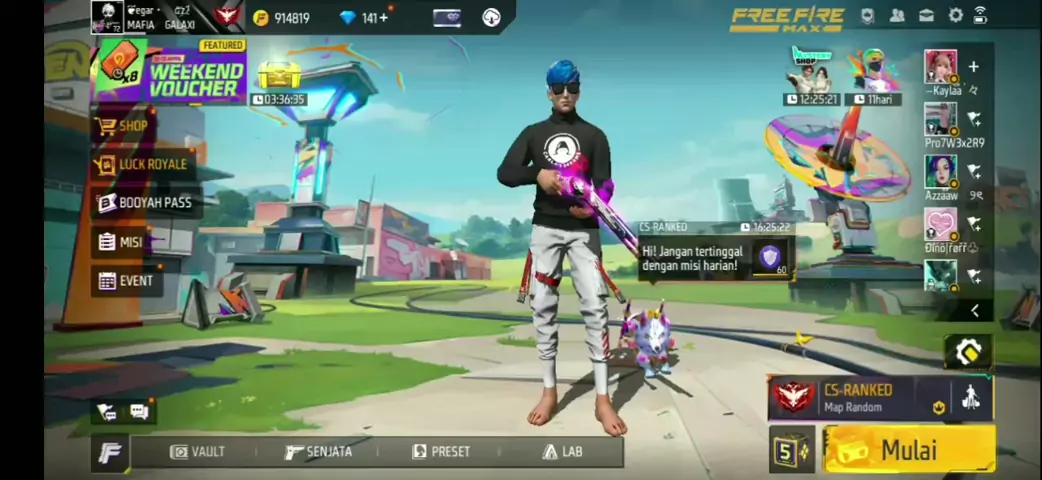Viewport: 1042px width, 480px height.
Task: Open the Misi menu
Action: [120, 242]
